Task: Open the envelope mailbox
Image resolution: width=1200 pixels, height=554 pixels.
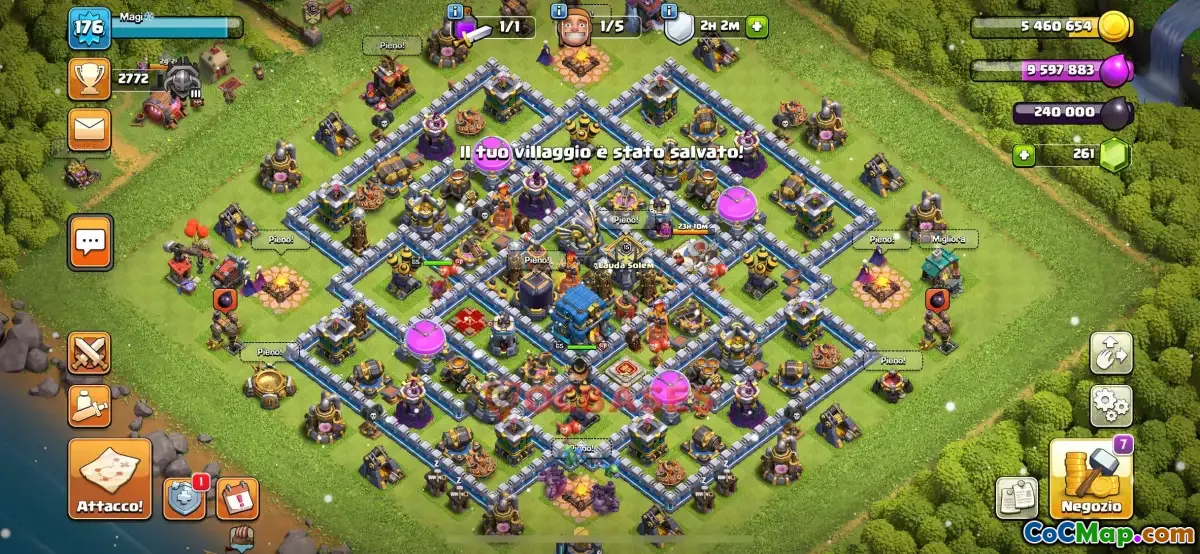Action: [x=89, y=129]
